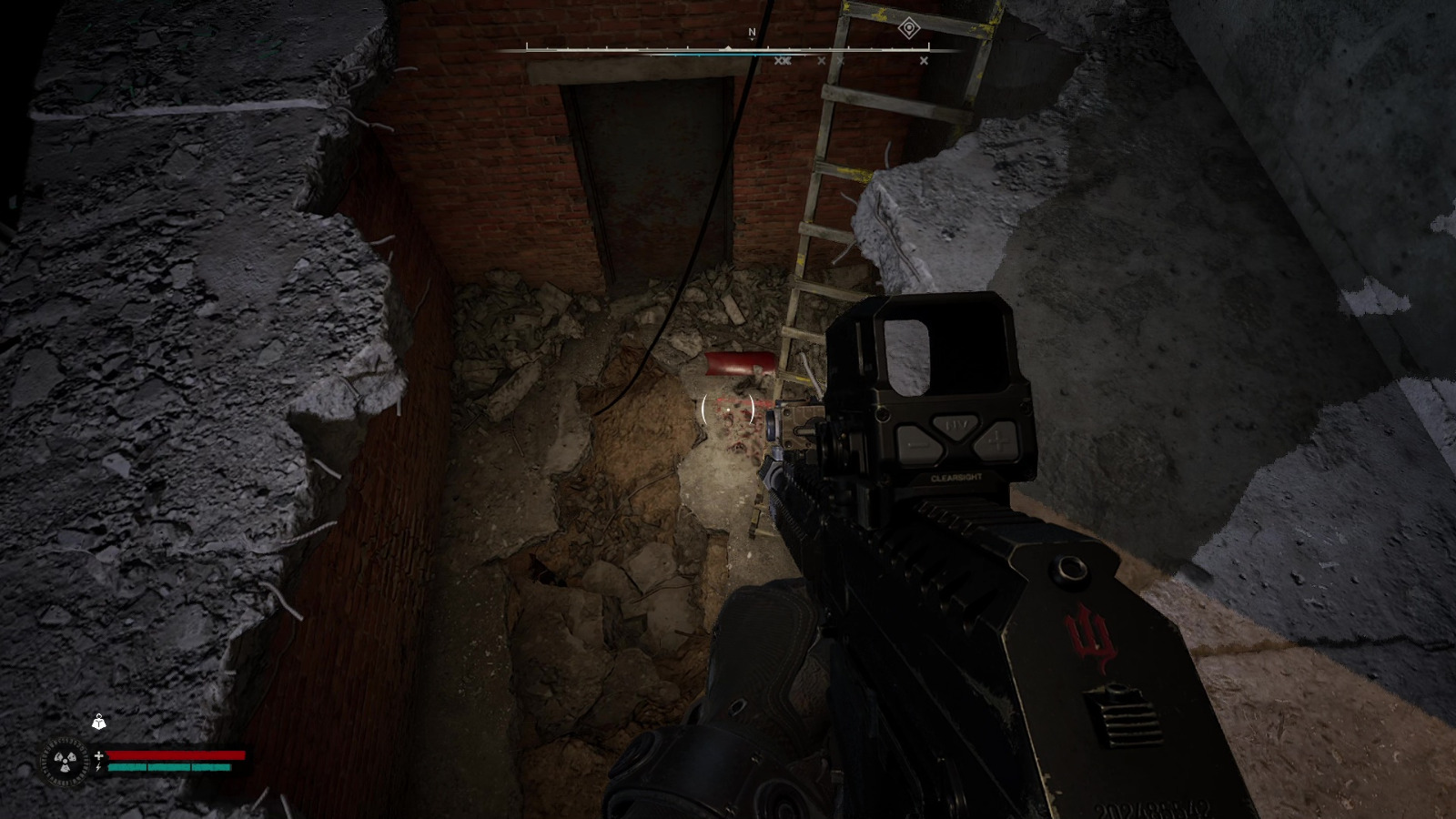Select the health cross icon beside the red bar
This screenshot has width=1456, height=819.
[x=98, y=755]
